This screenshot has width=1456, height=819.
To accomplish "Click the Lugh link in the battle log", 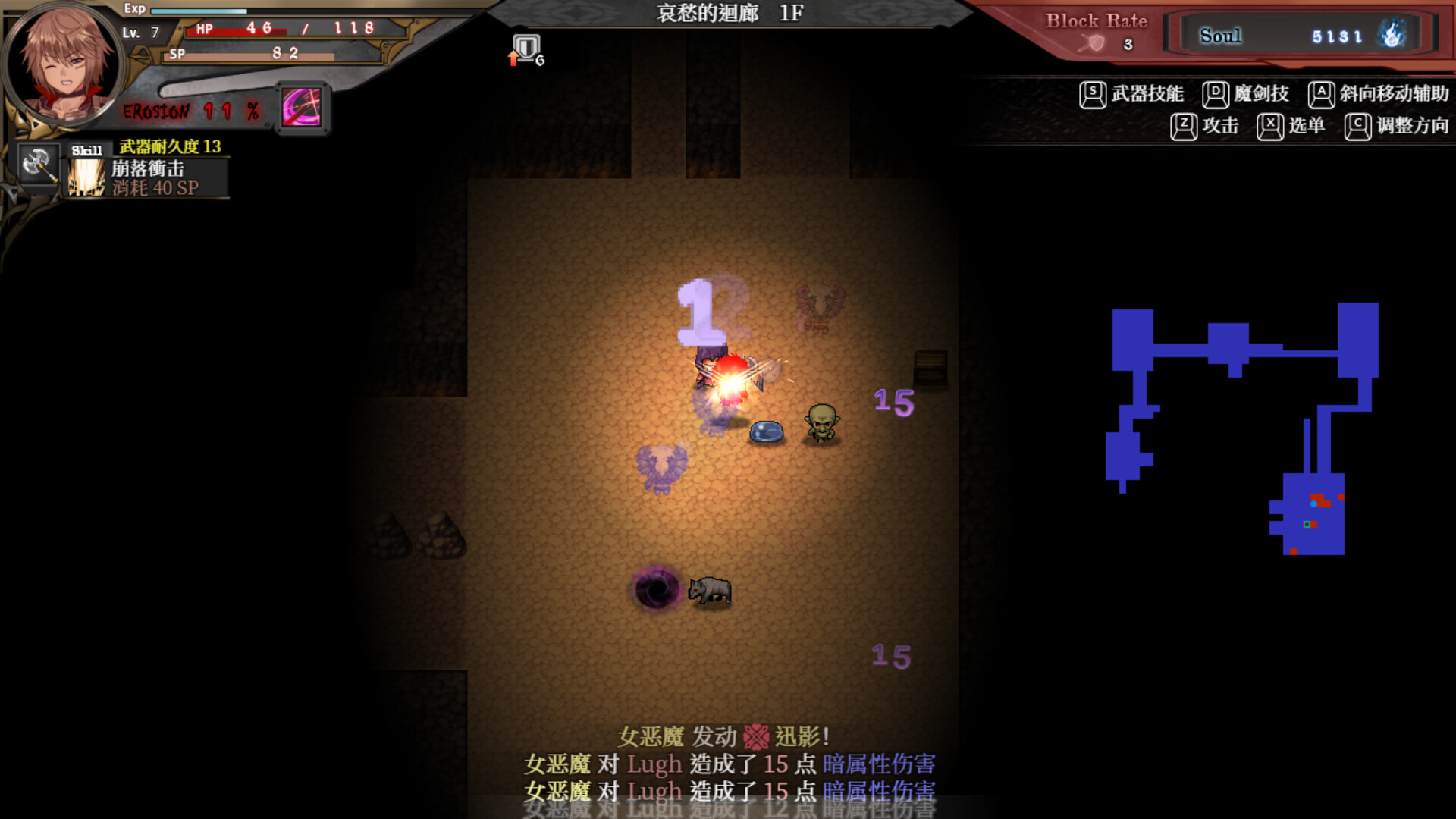I will click(x=655, y=764).
